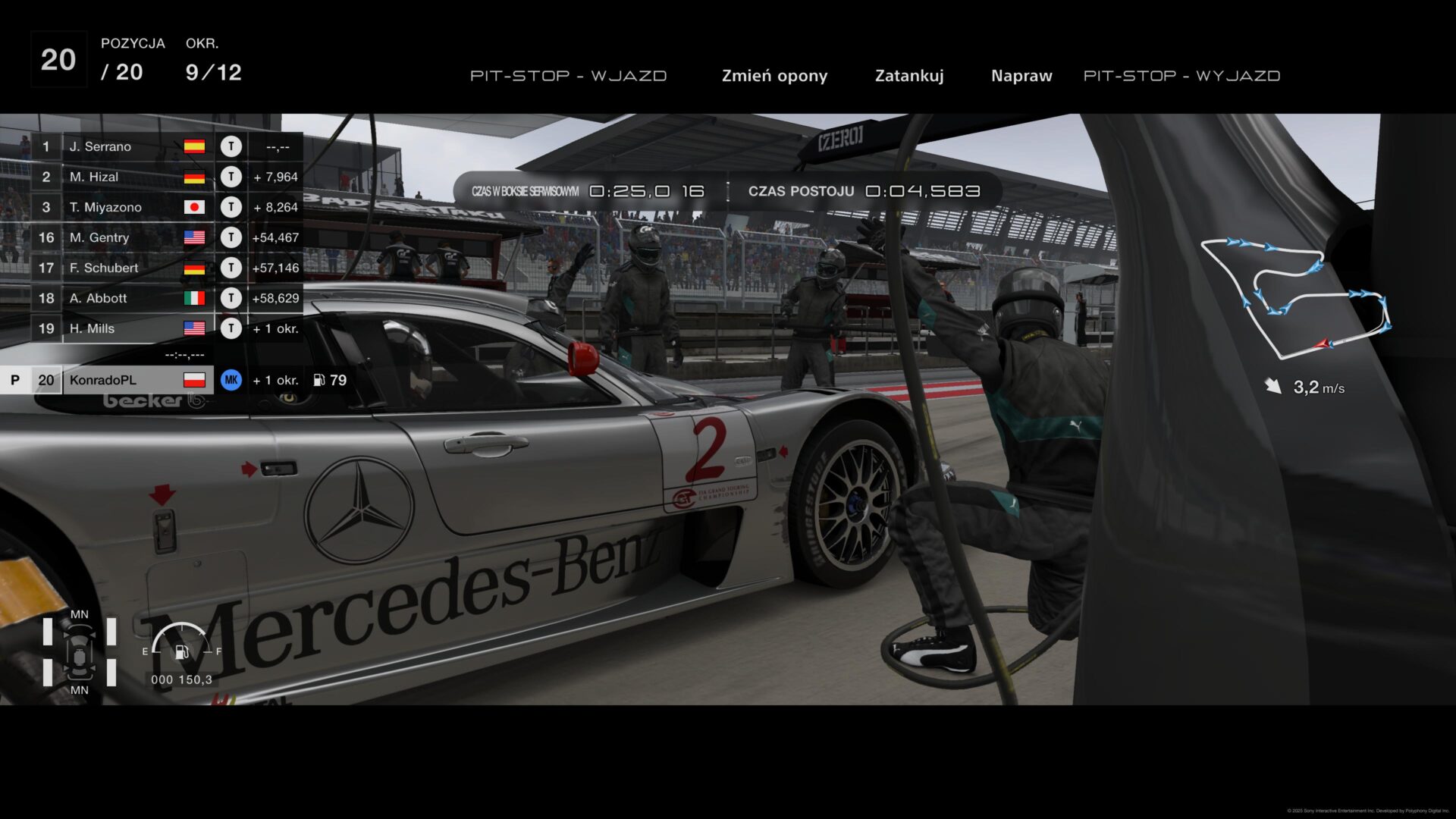Viewport: 1456px width, 819px height.
Task: Click the PIT-STOP - WYJAZD stage label
Action: click(1181, 76)
